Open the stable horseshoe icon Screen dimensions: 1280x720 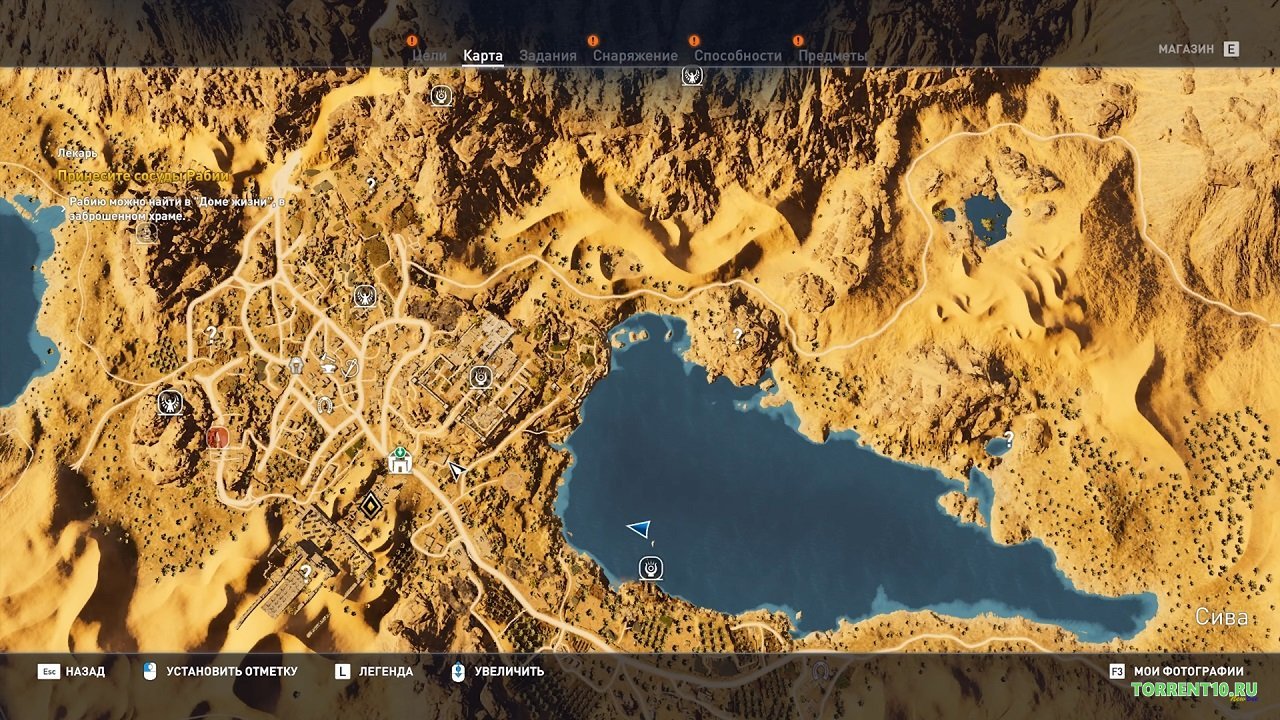point(324,404)
